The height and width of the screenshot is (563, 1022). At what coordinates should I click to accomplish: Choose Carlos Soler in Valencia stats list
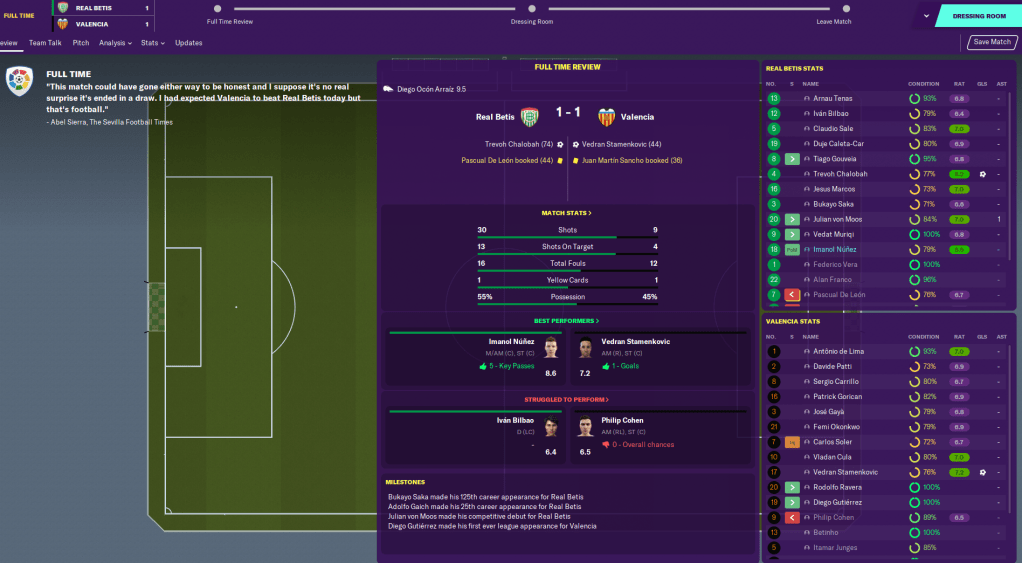[834, 442]
